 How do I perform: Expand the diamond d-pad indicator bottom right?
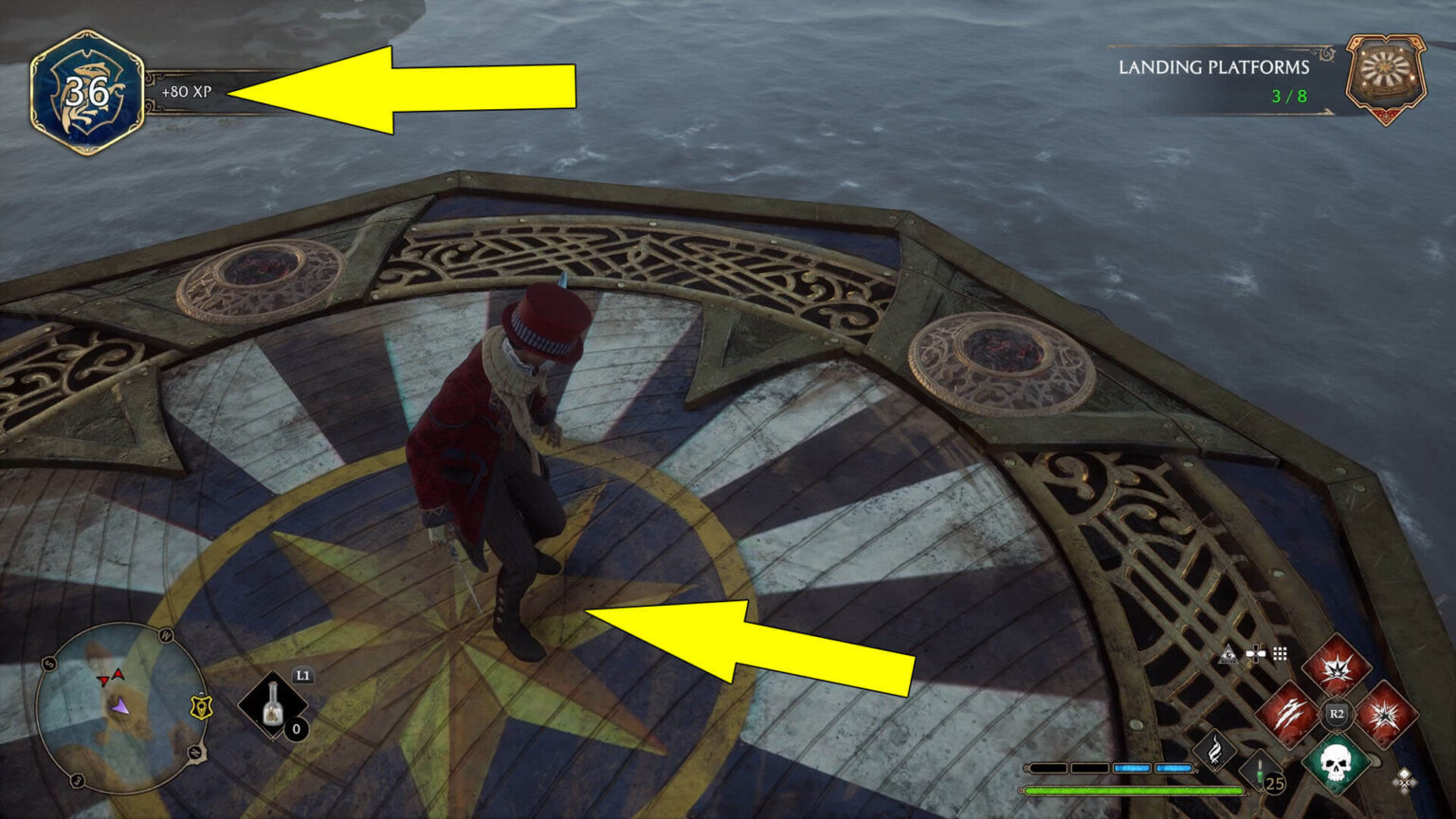coord(1405,780)
